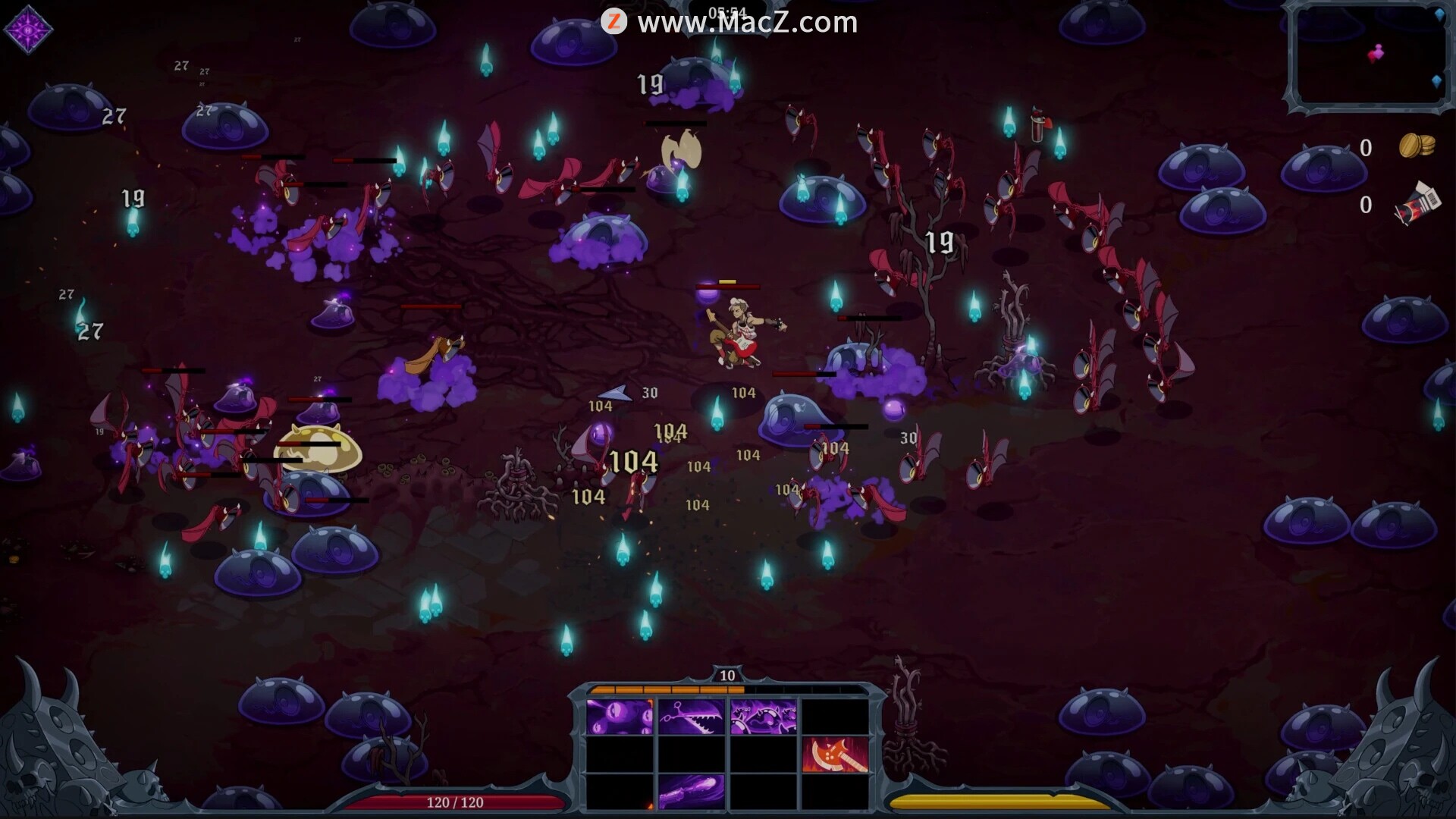This screenshot has height=819, width=1456.
Task: Select the red axe guitar weapon
Action: point(835,755)
